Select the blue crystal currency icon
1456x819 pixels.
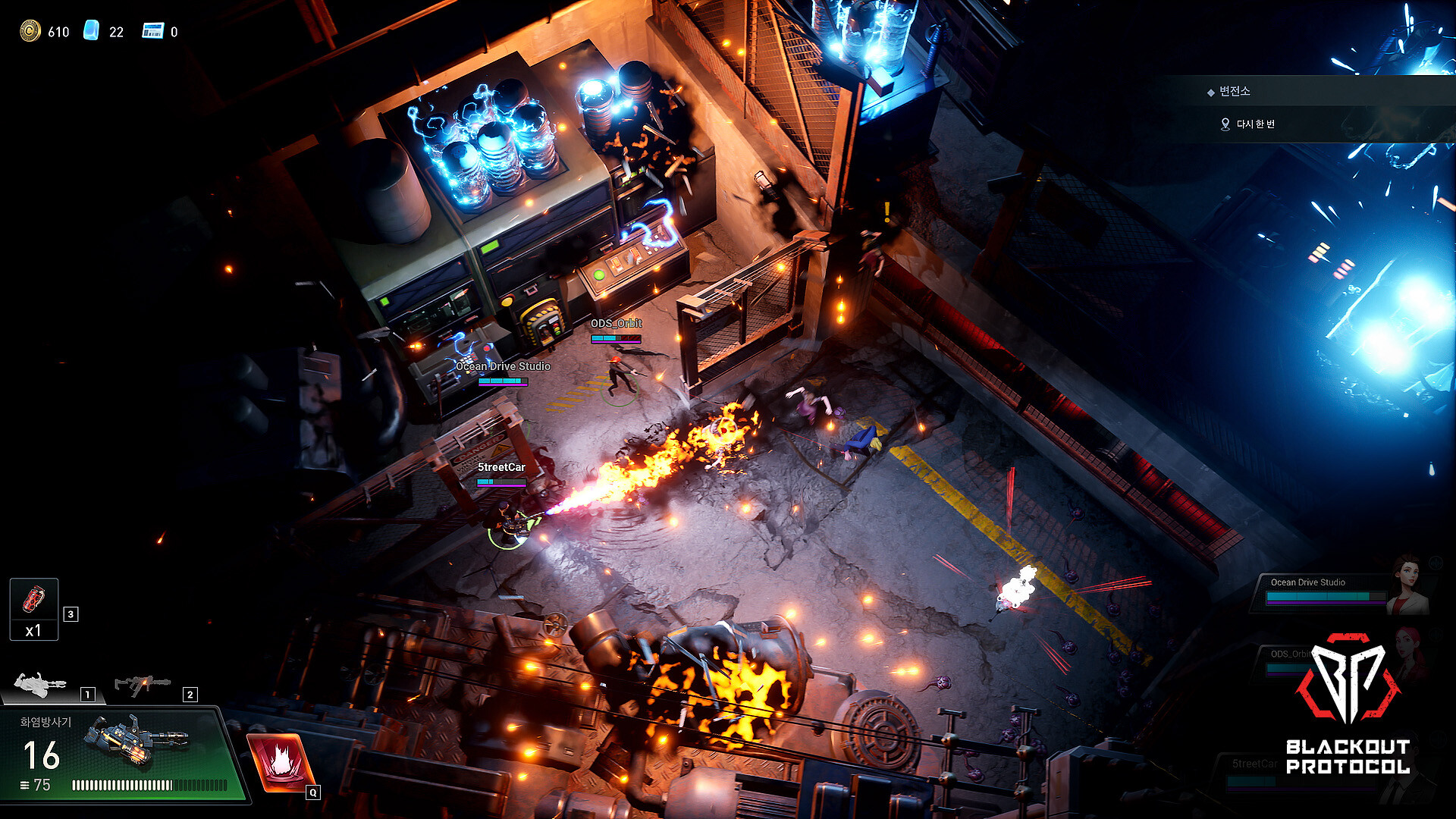point(94,32)
